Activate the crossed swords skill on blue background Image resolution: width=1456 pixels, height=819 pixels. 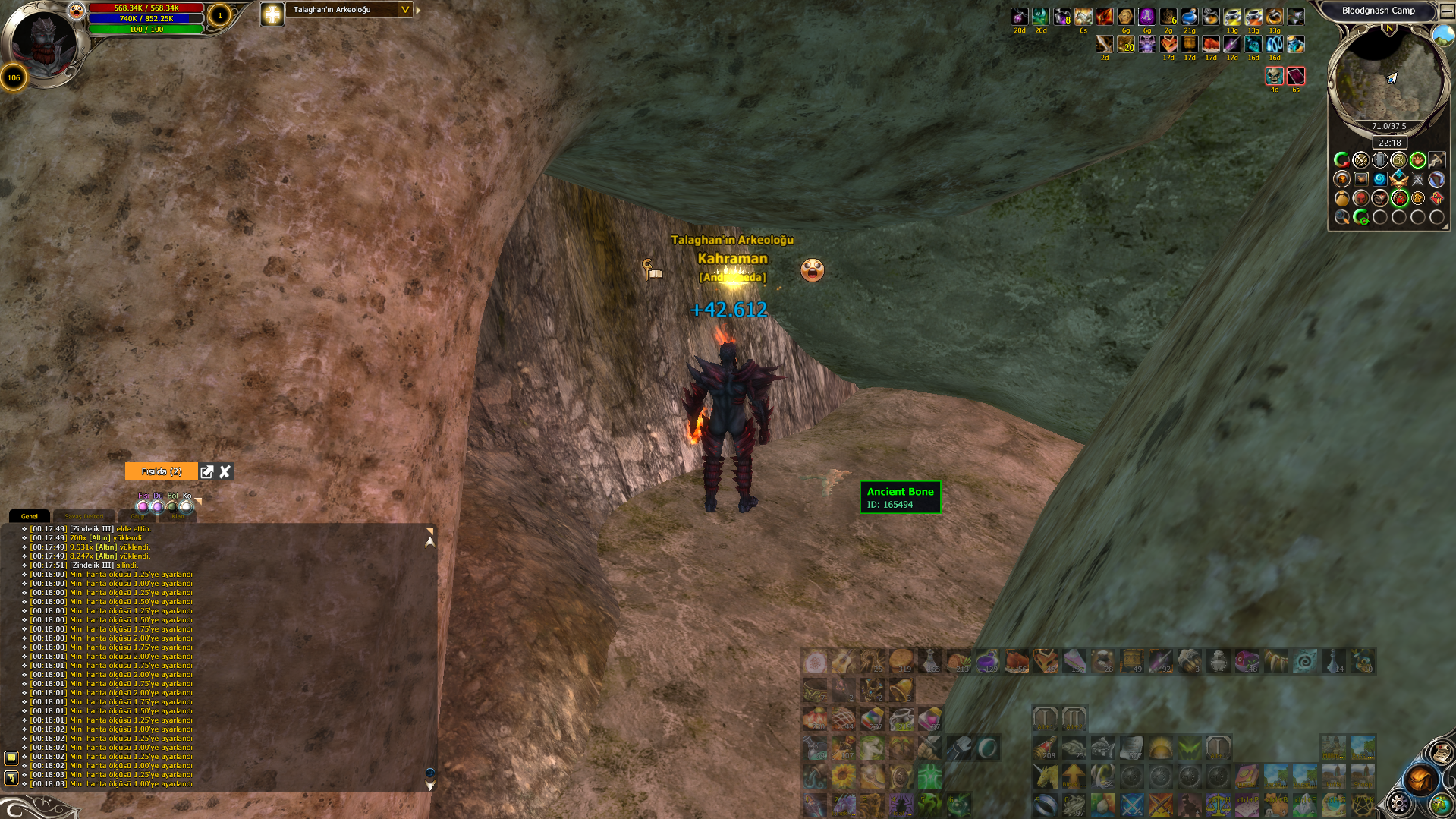[1131, 804]
